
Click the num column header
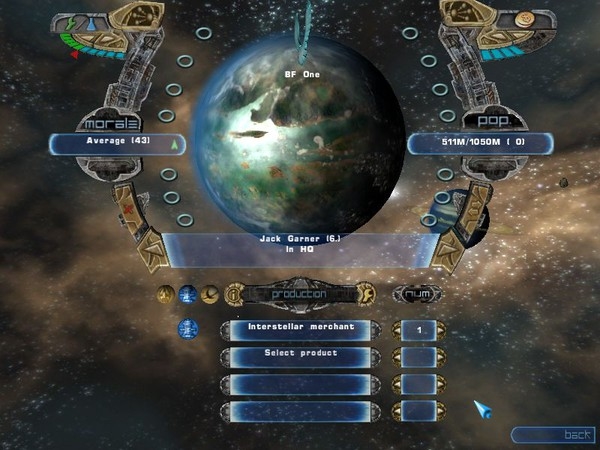(418, 294)
